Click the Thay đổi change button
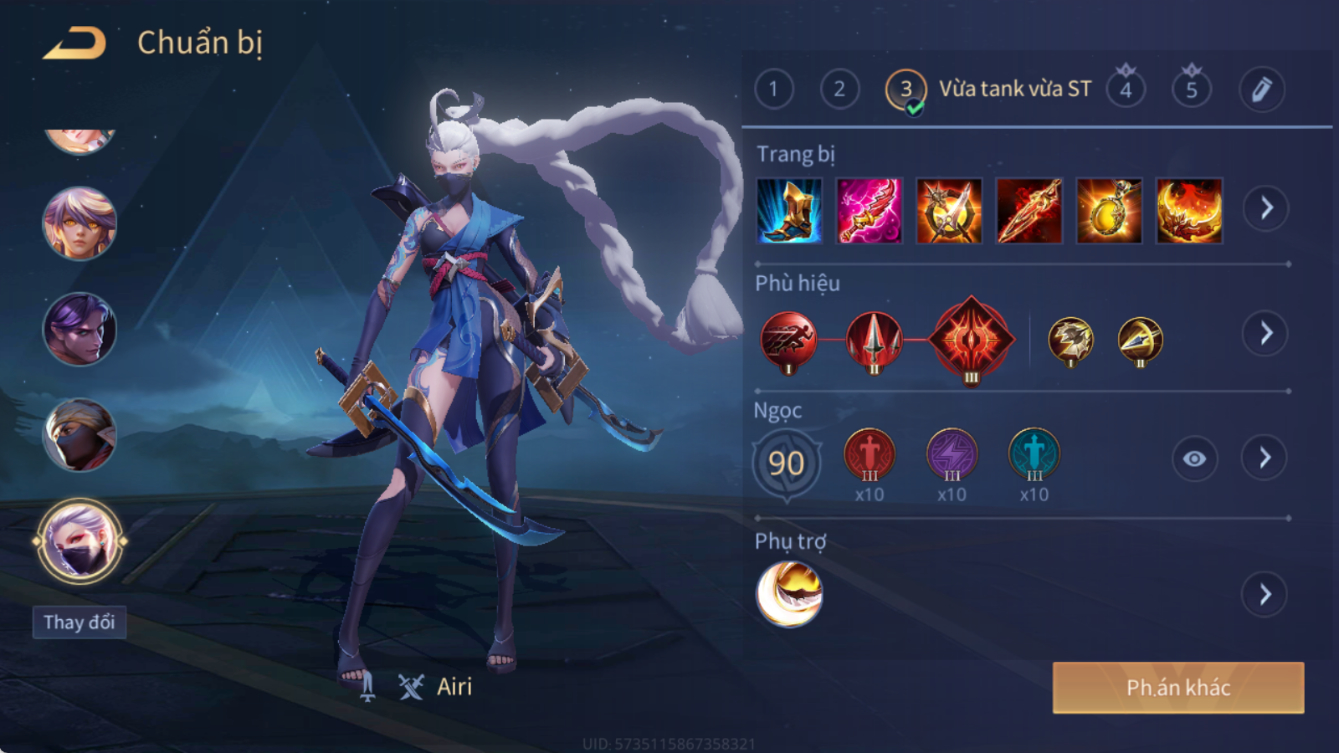Viewport: 1339px width, 753px height. pos(79,622)
